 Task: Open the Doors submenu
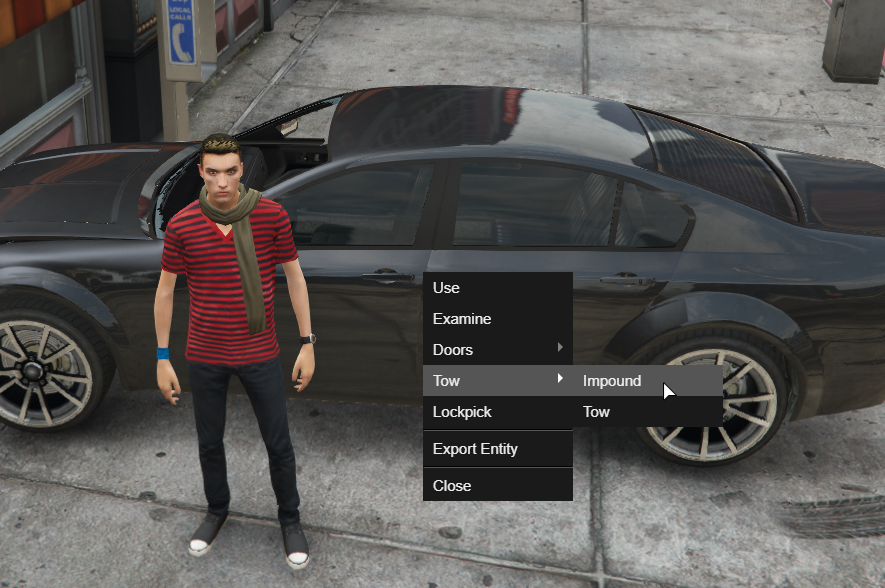click(x=497, y=350)
